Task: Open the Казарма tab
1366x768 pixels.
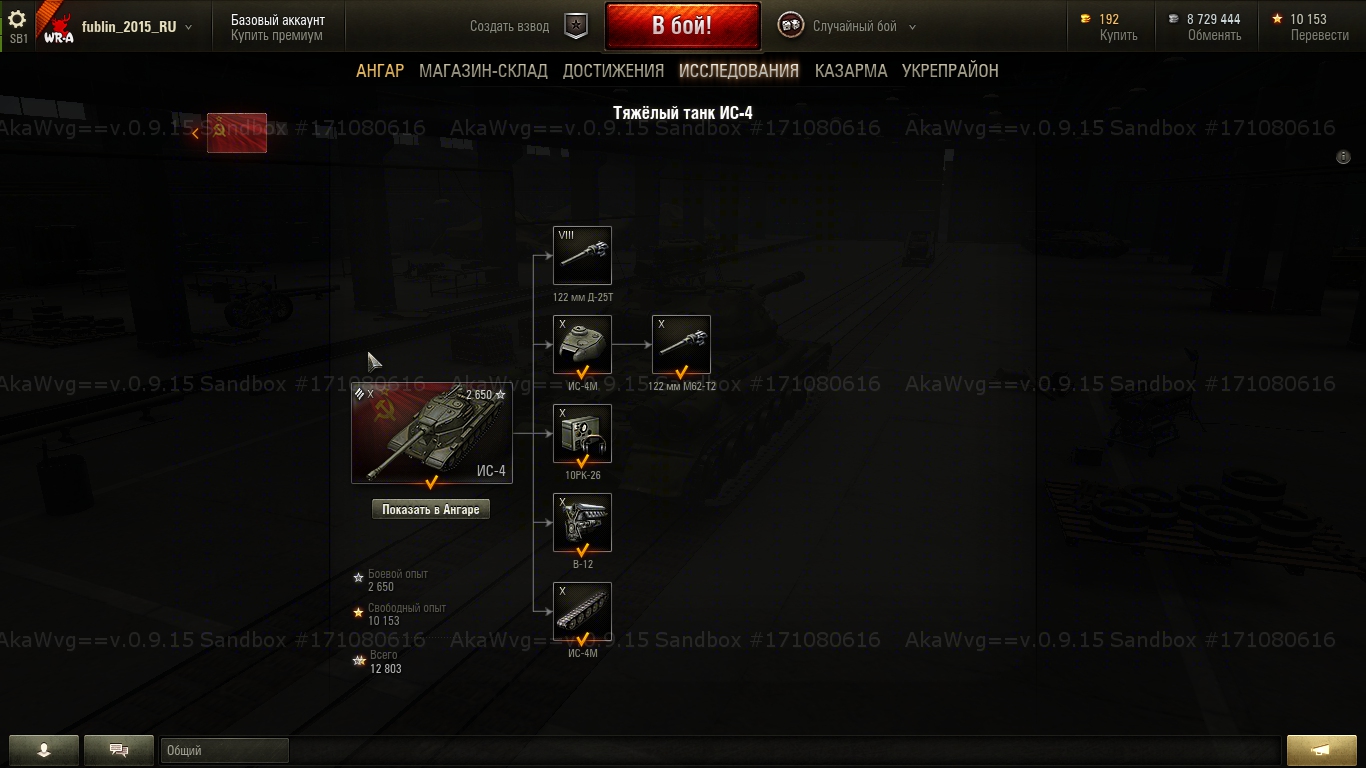Action: (851, 71)
